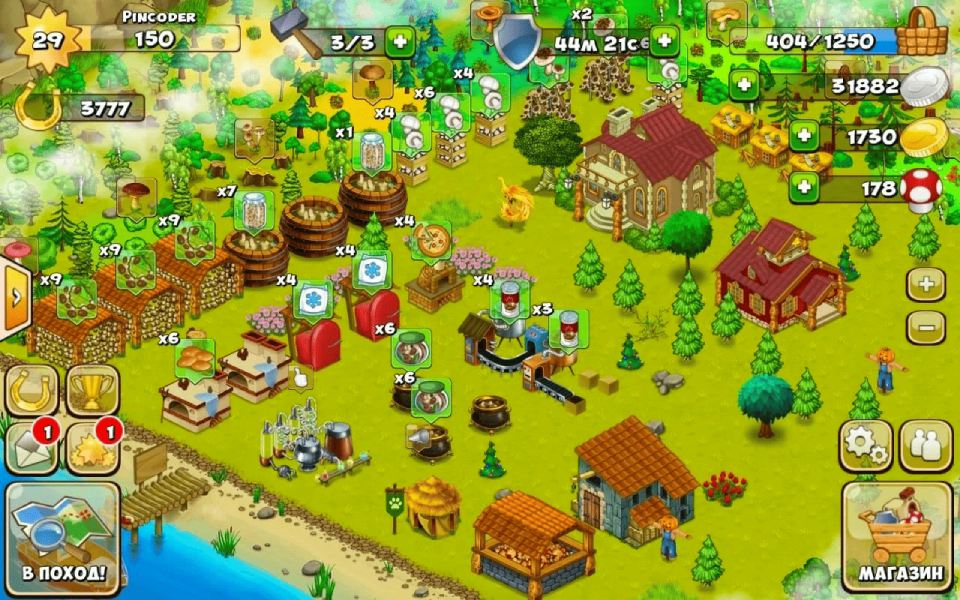
Task: Open the horseshoe button above the mail
Action: pyautogui.click(x=32, y=390)
